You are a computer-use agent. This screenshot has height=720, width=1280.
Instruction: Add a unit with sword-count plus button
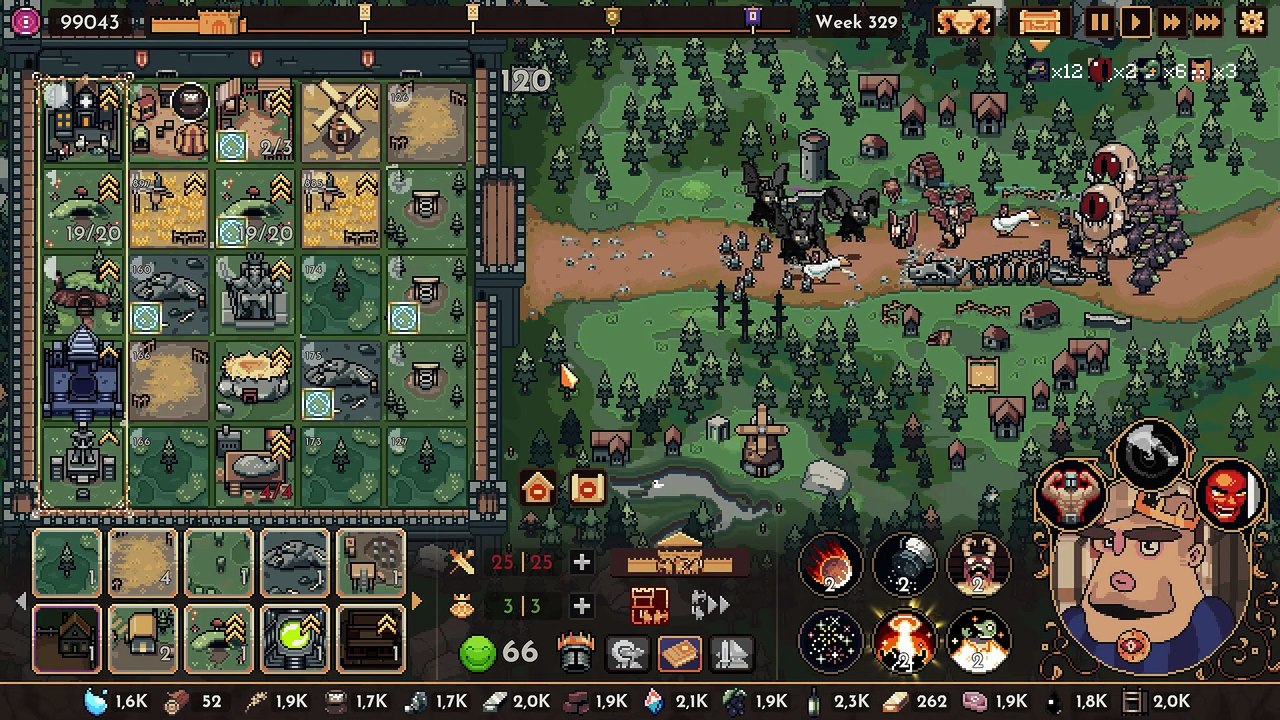point(581,563)
